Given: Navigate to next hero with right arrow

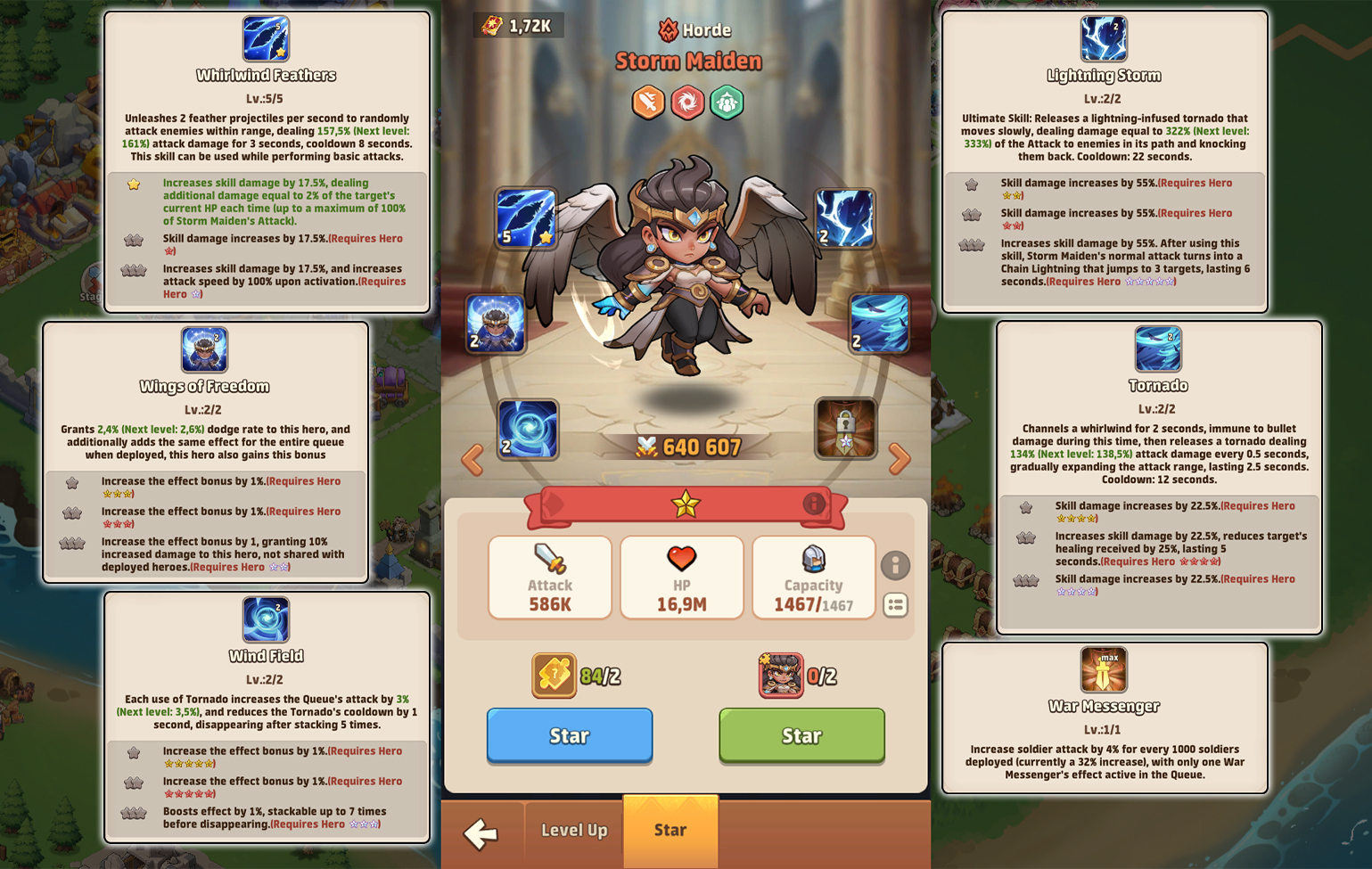Looking at the screenshot, I should (899, 457).
